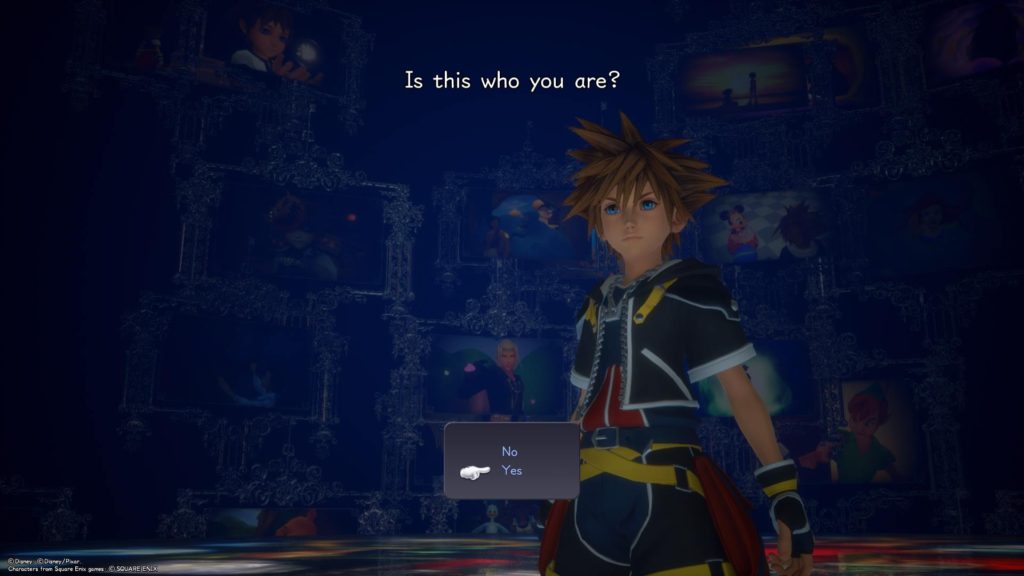Viewport: 1024px width, 576px height.
Task: Confirm with the Yes option
Action: 511,470
